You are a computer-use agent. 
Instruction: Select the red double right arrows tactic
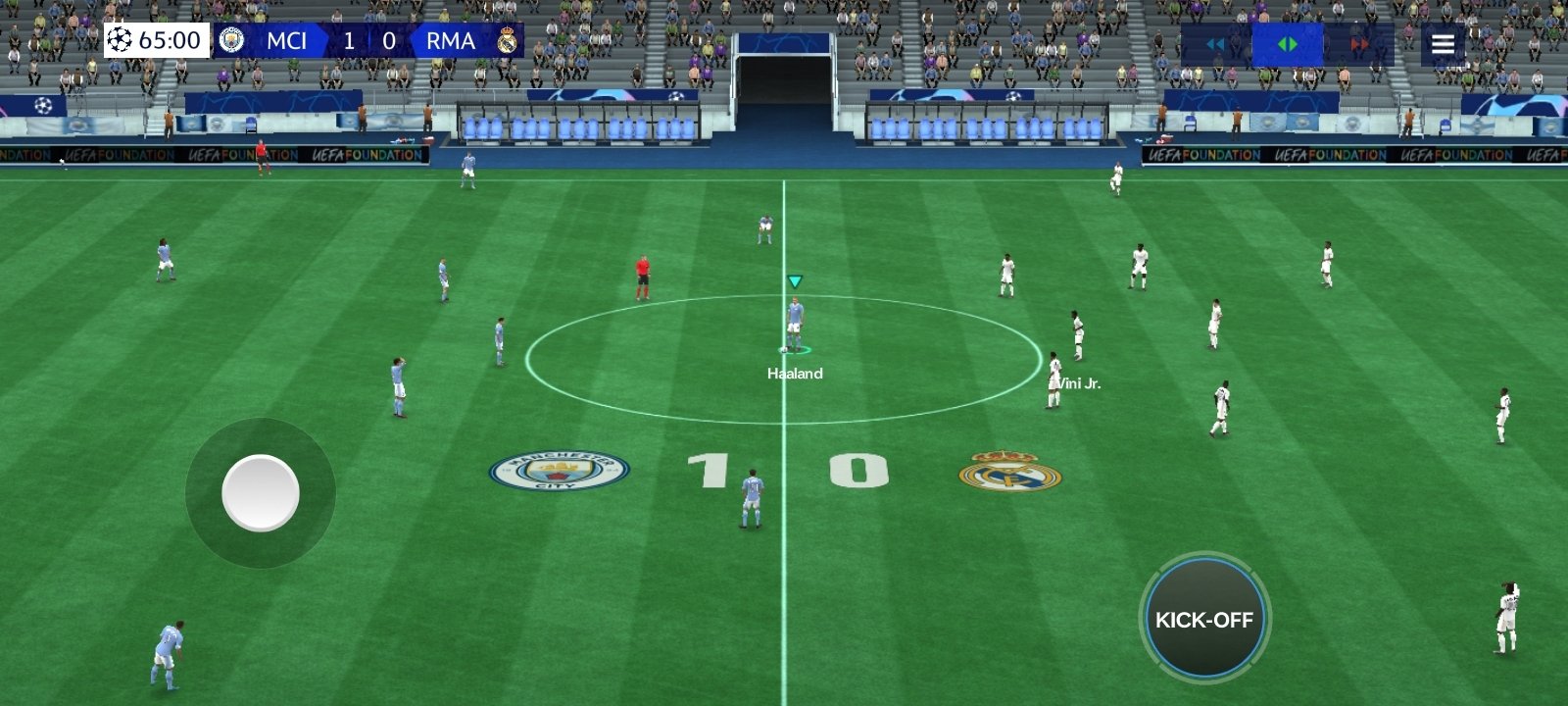click(1359, 44)
